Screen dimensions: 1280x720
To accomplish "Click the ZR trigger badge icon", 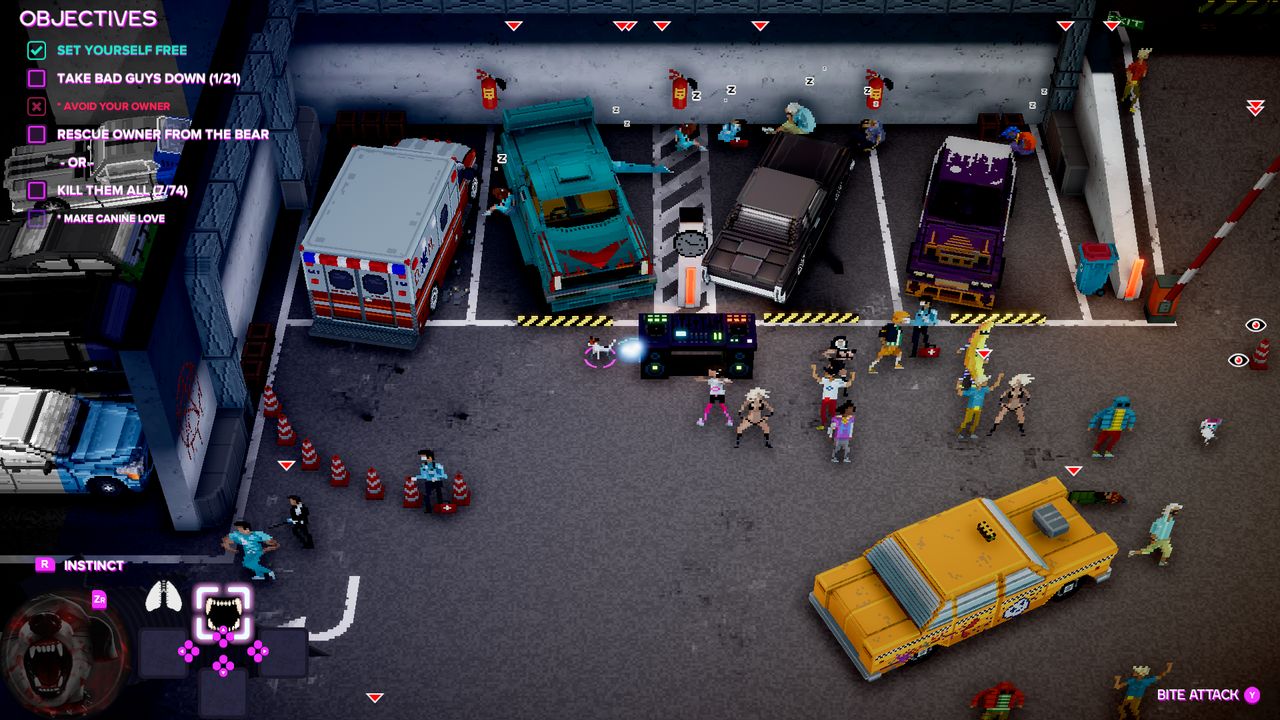I will coord(100,600).
